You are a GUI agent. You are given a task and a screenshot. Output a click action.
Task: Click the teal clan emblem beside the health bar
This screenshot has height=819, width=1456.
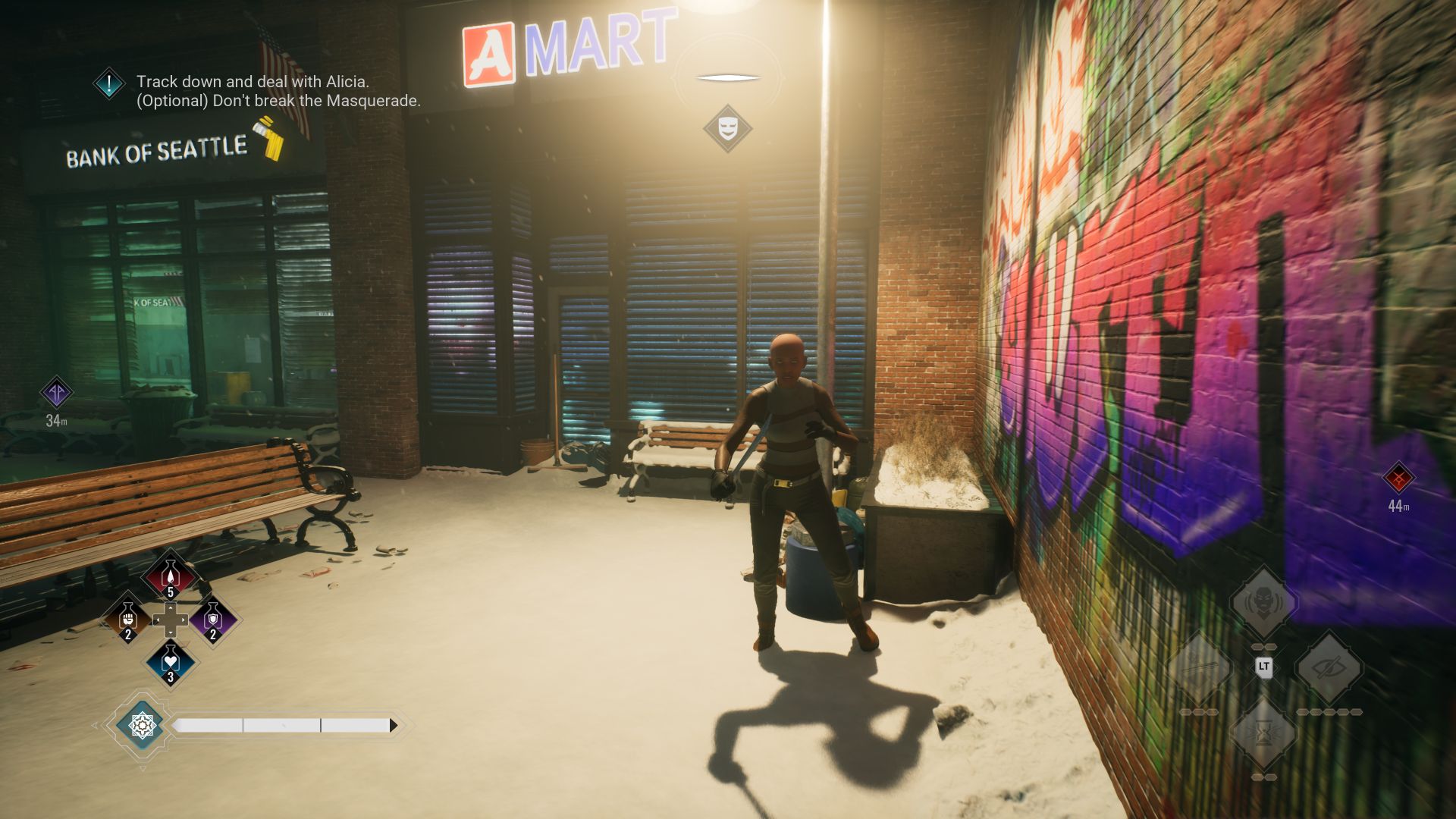pos(142,726)
